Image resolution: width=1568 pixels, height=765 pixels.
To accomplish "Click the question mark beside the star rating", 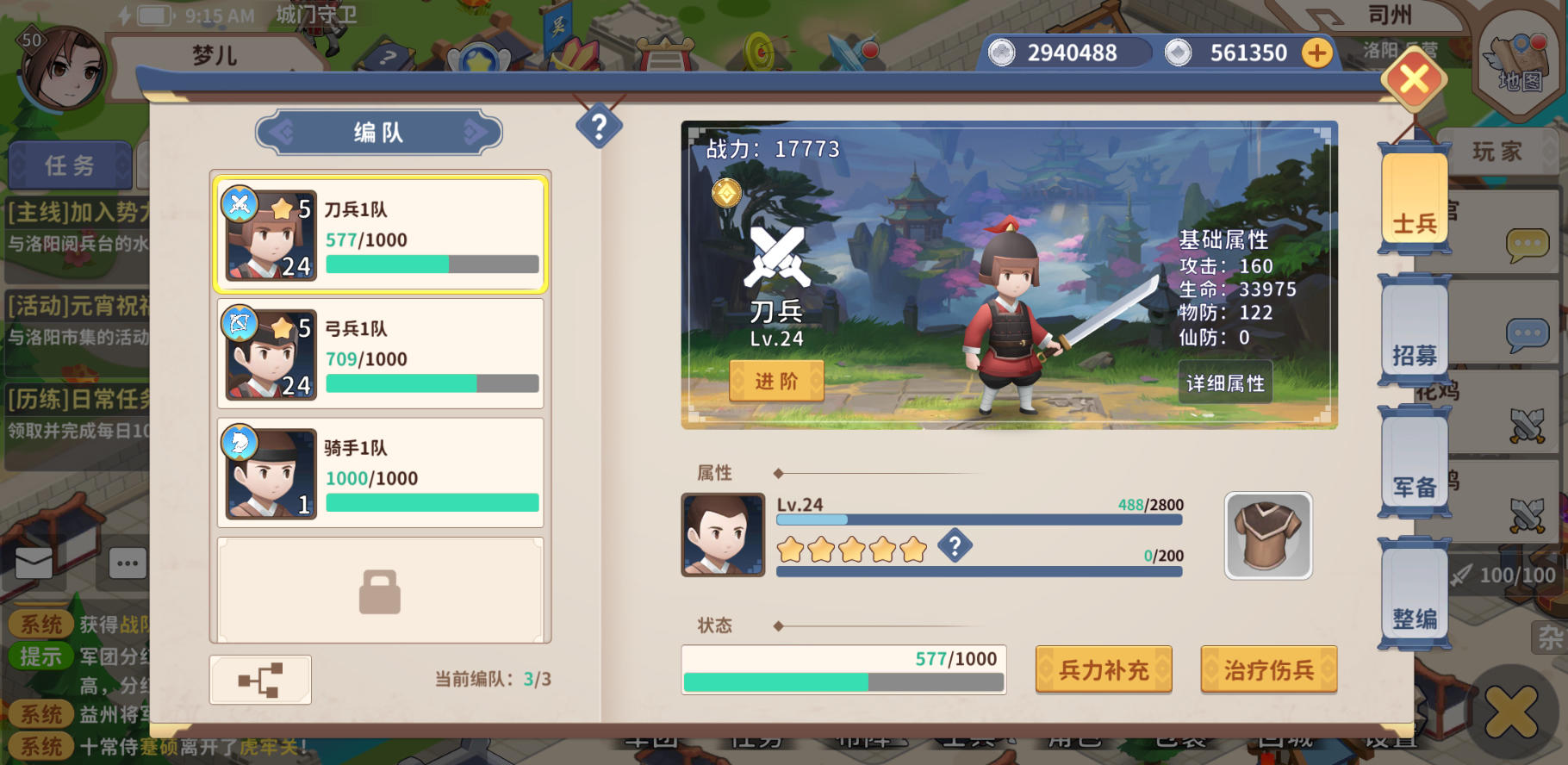I will tap(955, 546).
